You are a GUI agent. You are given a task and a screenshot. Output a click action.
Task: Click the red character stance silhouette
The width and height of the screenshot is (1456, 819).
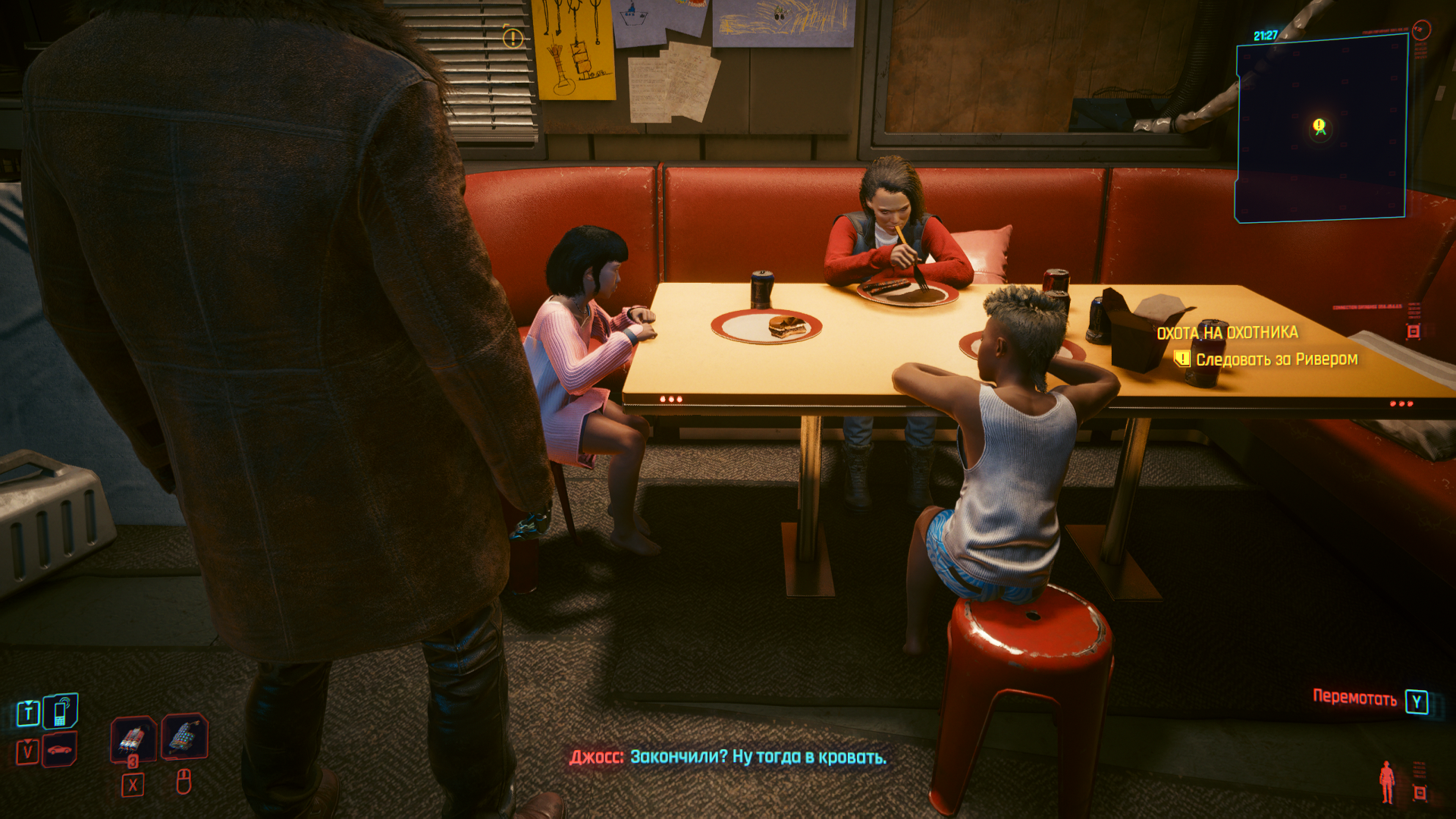pyautogui.click(x=1387, y=782)
